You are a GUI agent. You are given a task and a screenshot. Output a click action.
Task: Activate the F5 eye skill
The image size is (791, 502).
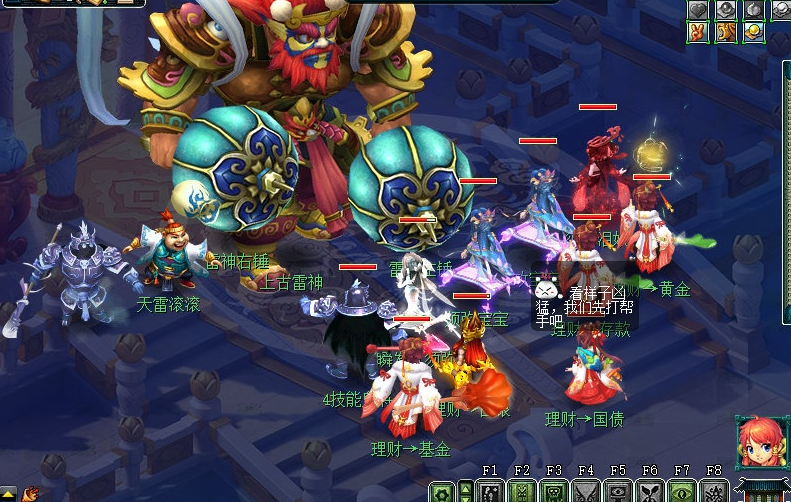click(618, 492)
